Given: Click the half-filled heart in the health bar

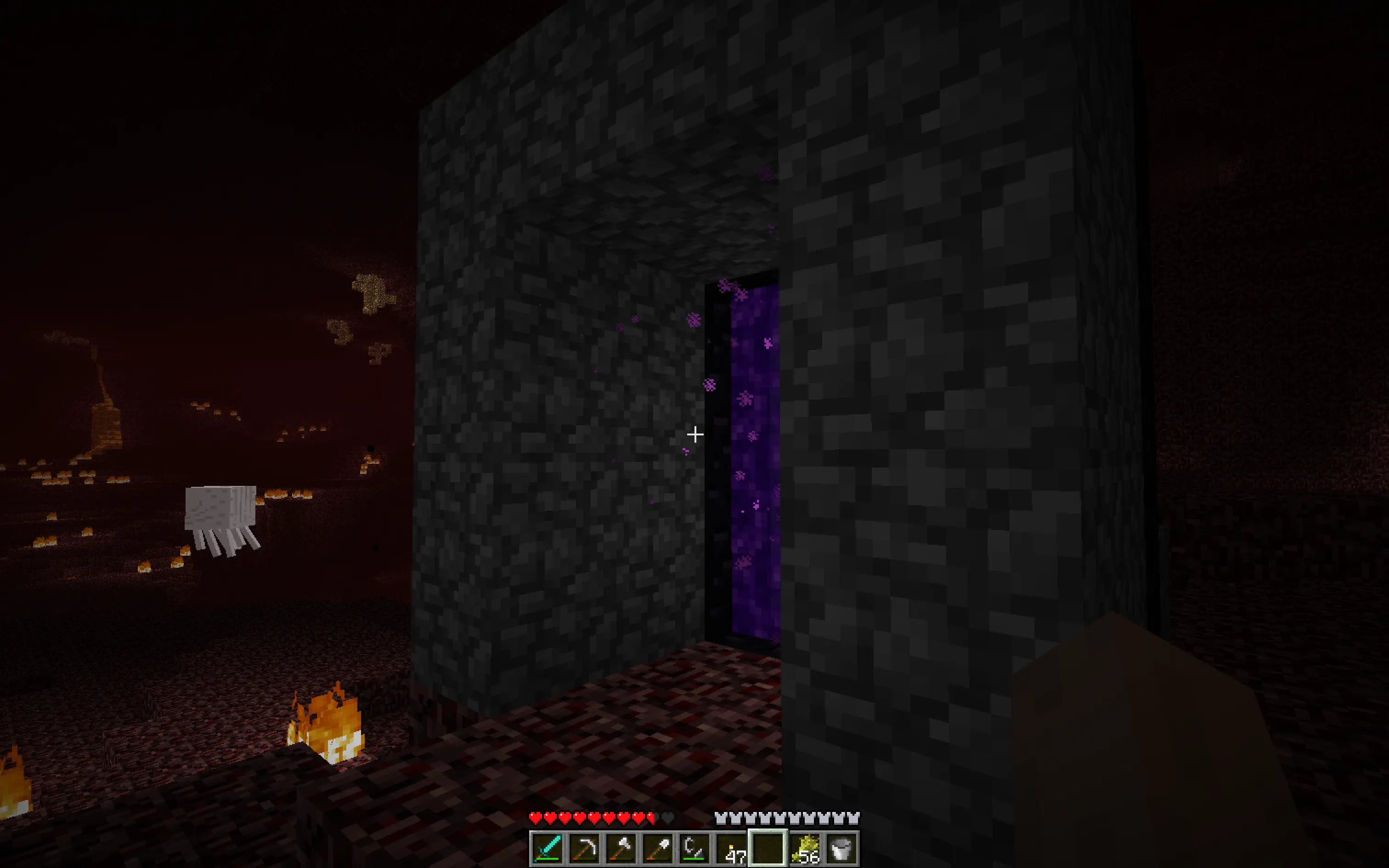Looking at the screenshot, I should 650,817.
